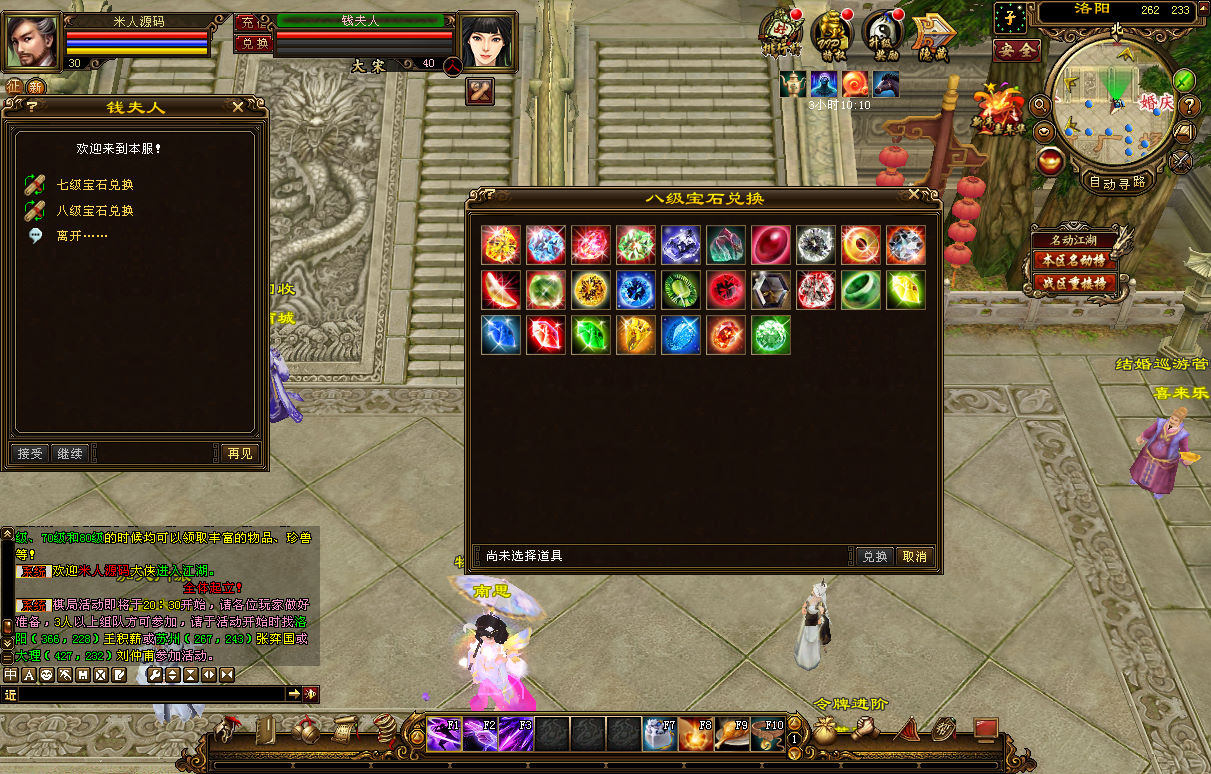Viewport: 1211px width, 774px height.
Task: Select the black hexagonal gem
Action: [771, 290]
